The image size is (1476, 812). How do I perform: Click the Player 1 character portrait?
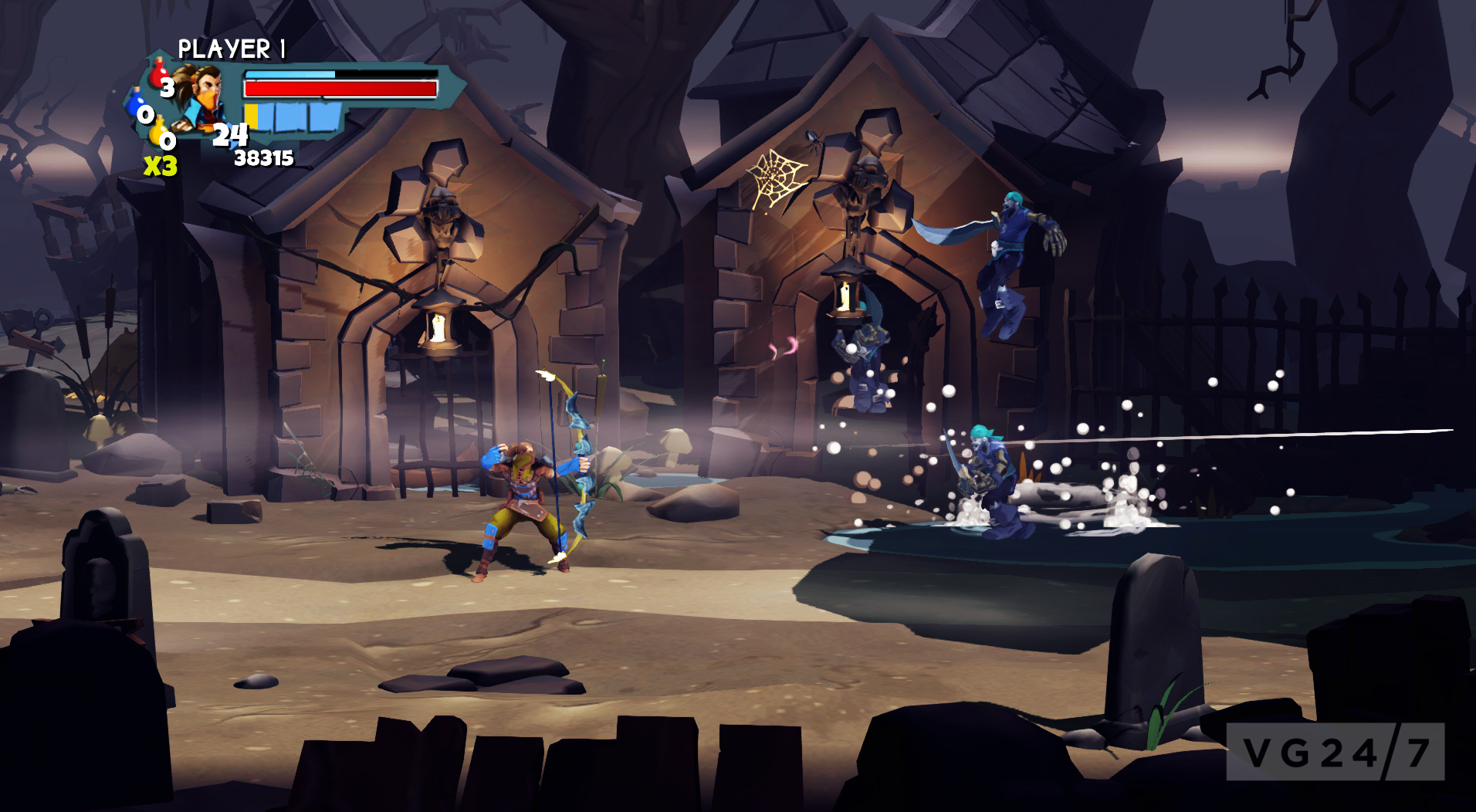point(201,98)
